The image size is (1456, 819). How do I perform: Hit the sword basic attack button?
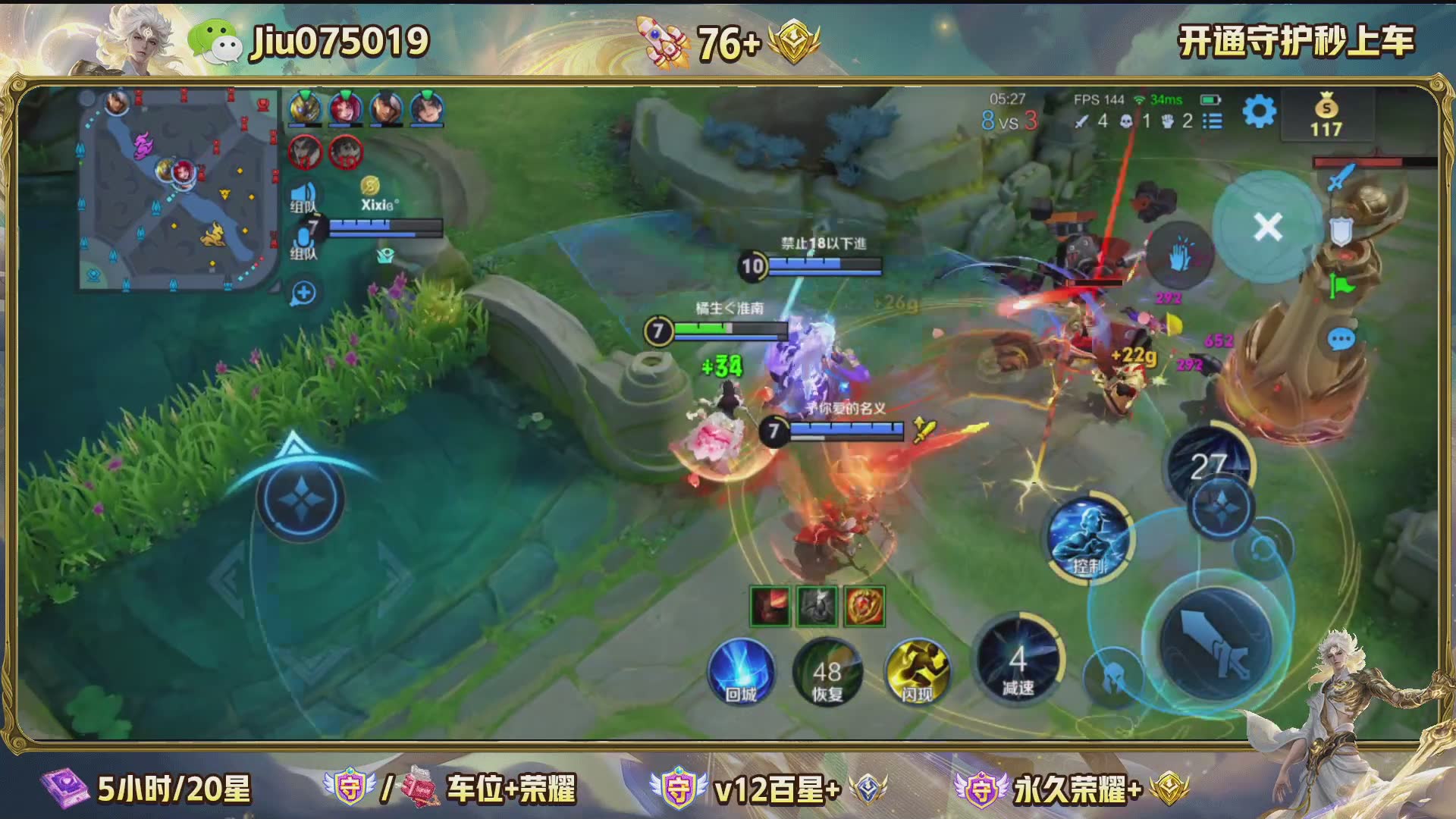coord(1216,643)
